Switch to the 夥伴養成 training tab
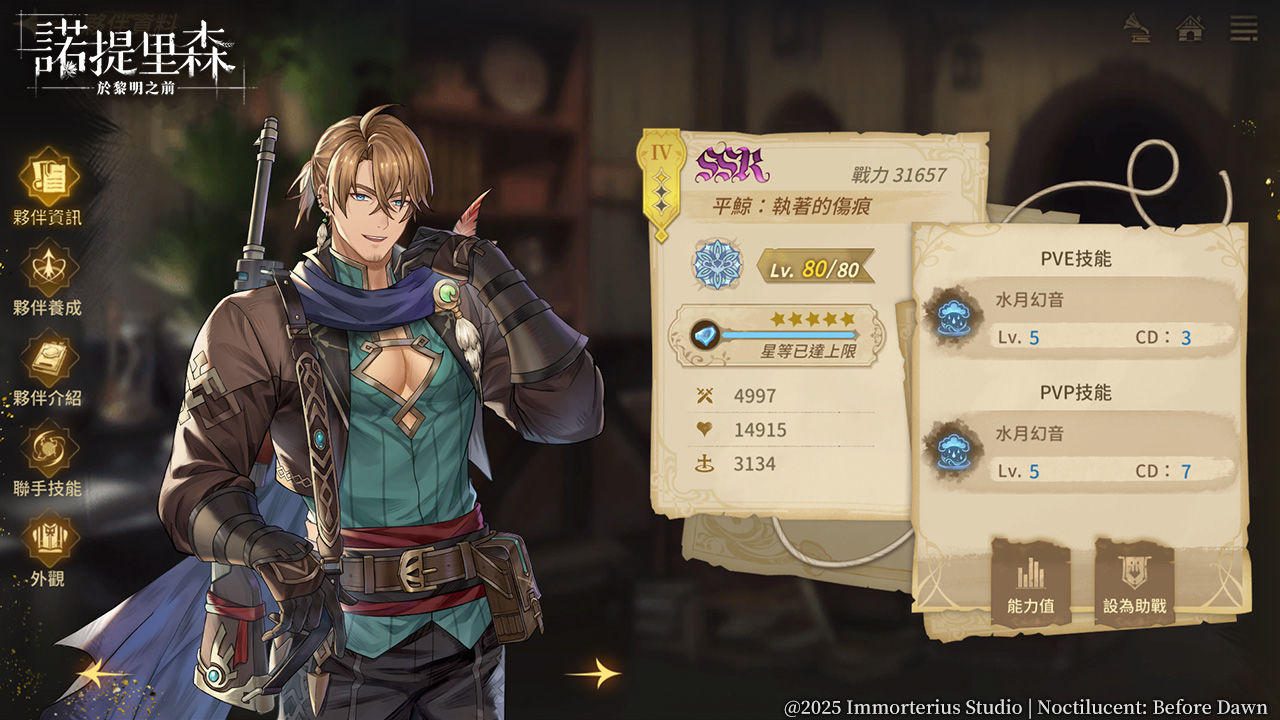1280x720 pixels. click(x=48, y=272)
